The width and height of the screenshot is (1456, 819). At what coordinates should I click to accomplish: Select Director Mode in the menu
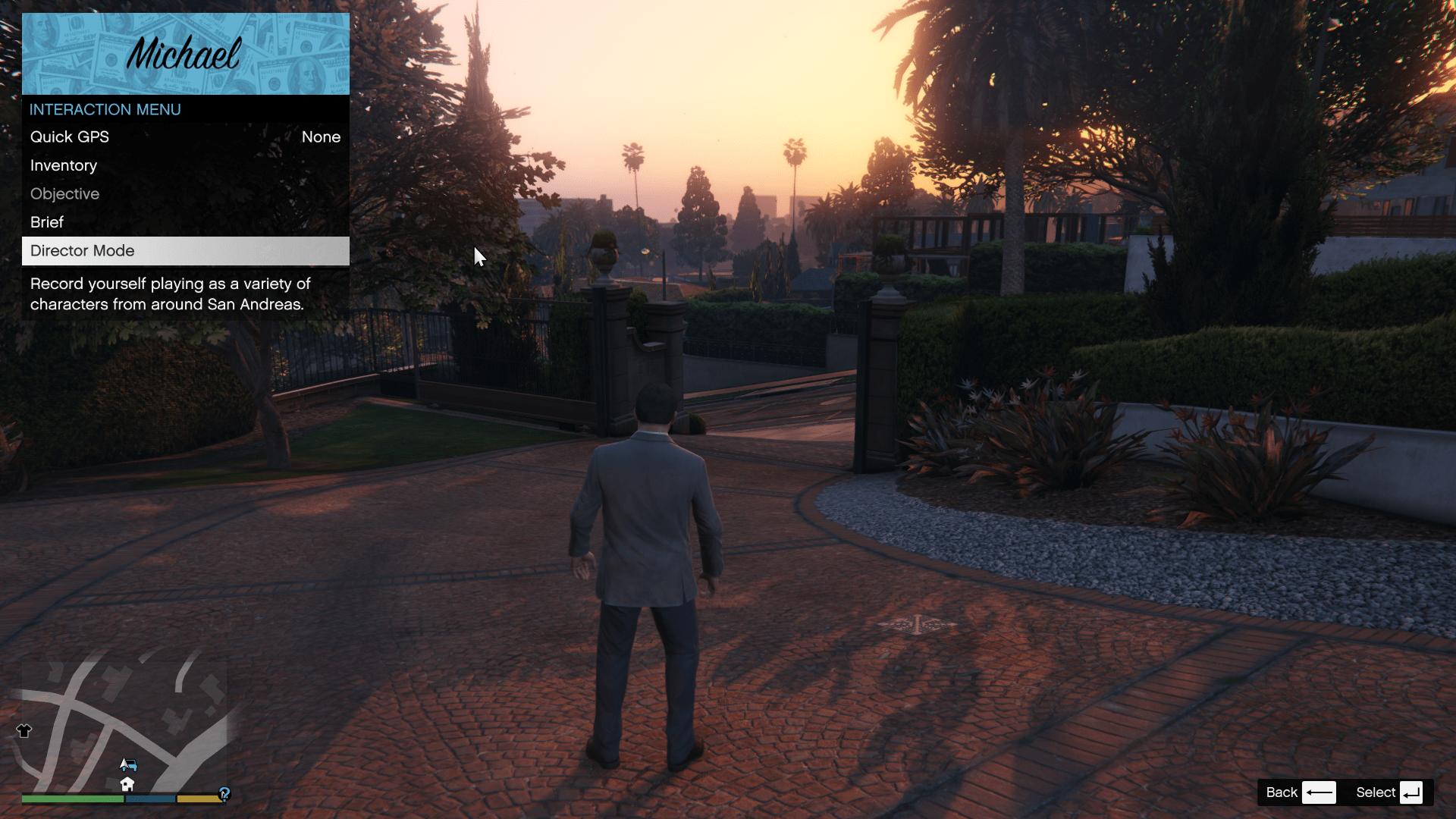(82, 250)
